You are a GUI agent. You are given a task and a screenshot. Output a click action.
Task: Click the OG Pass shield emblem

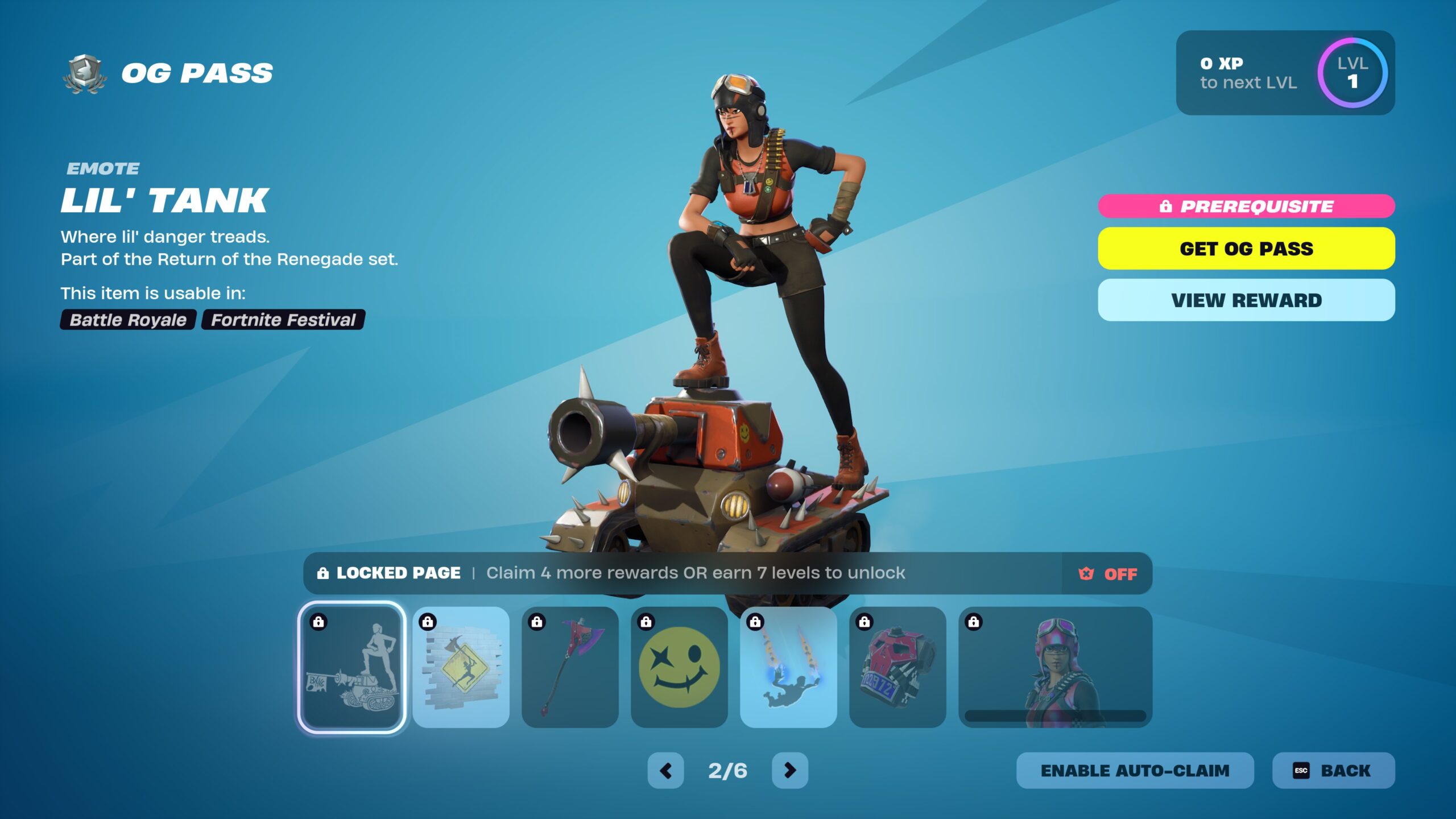coord(84,74)
